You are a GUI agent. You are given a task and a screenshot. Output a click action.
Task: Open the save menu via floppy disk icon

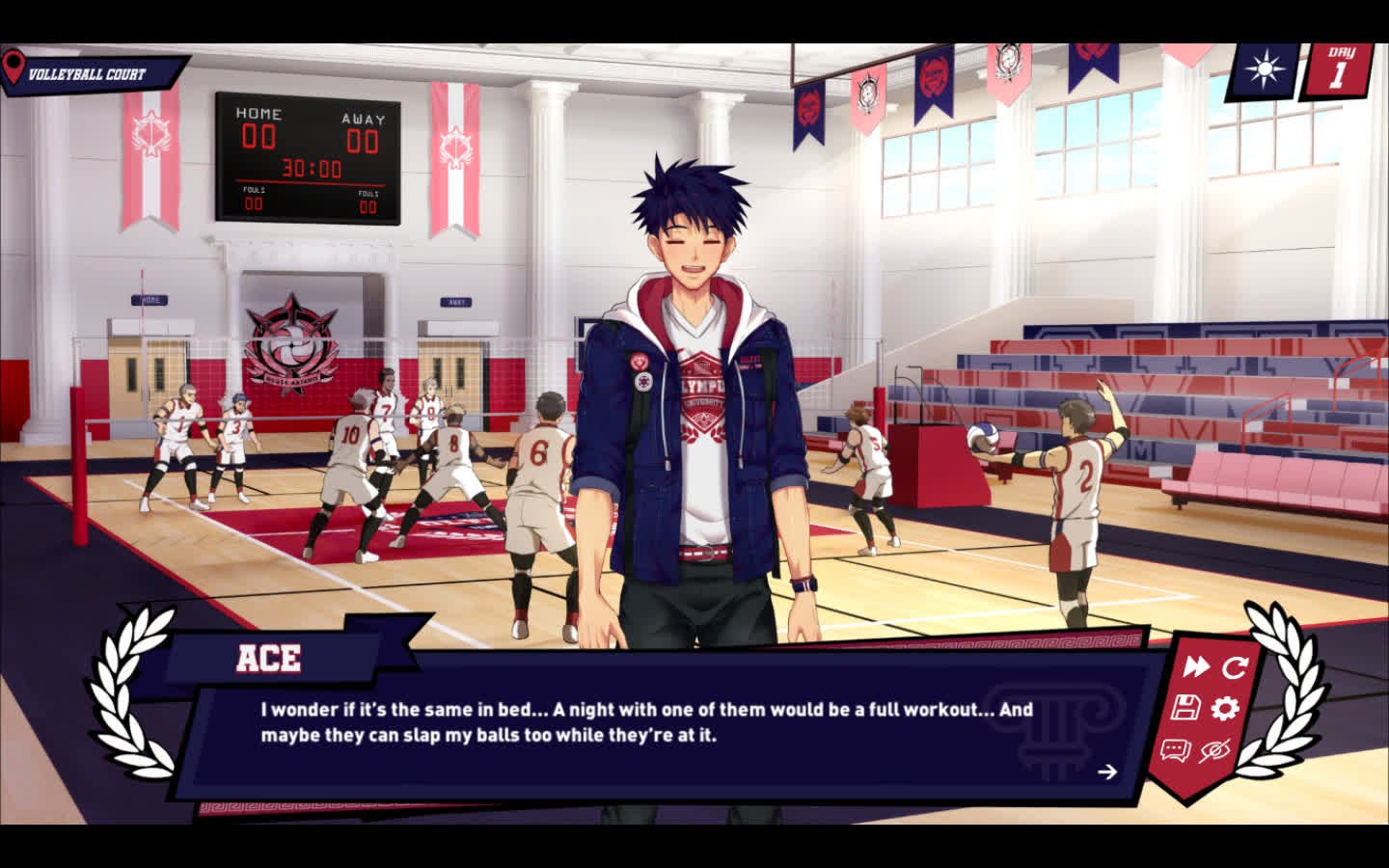(1185, 708)
